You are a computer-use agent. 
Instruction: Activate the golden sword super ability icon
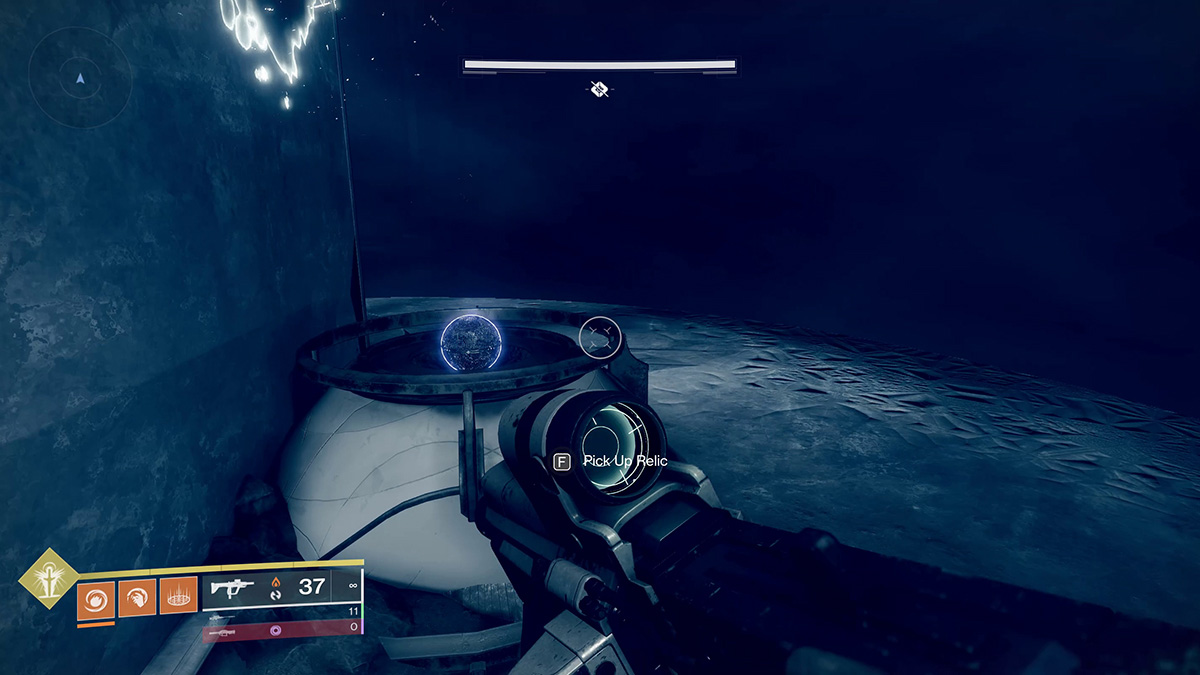tap(46, 579)
